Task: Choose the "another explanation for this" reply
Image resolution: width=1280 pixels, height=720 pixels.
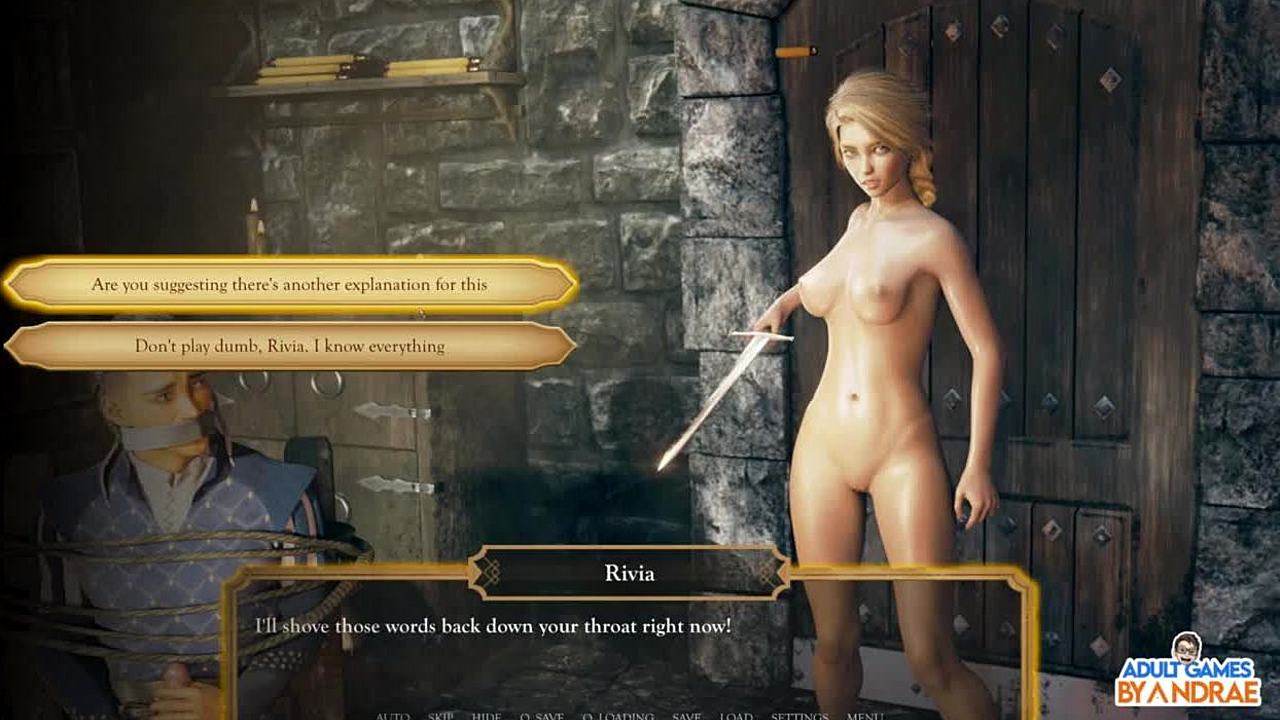Action: [x=290, y=285]
